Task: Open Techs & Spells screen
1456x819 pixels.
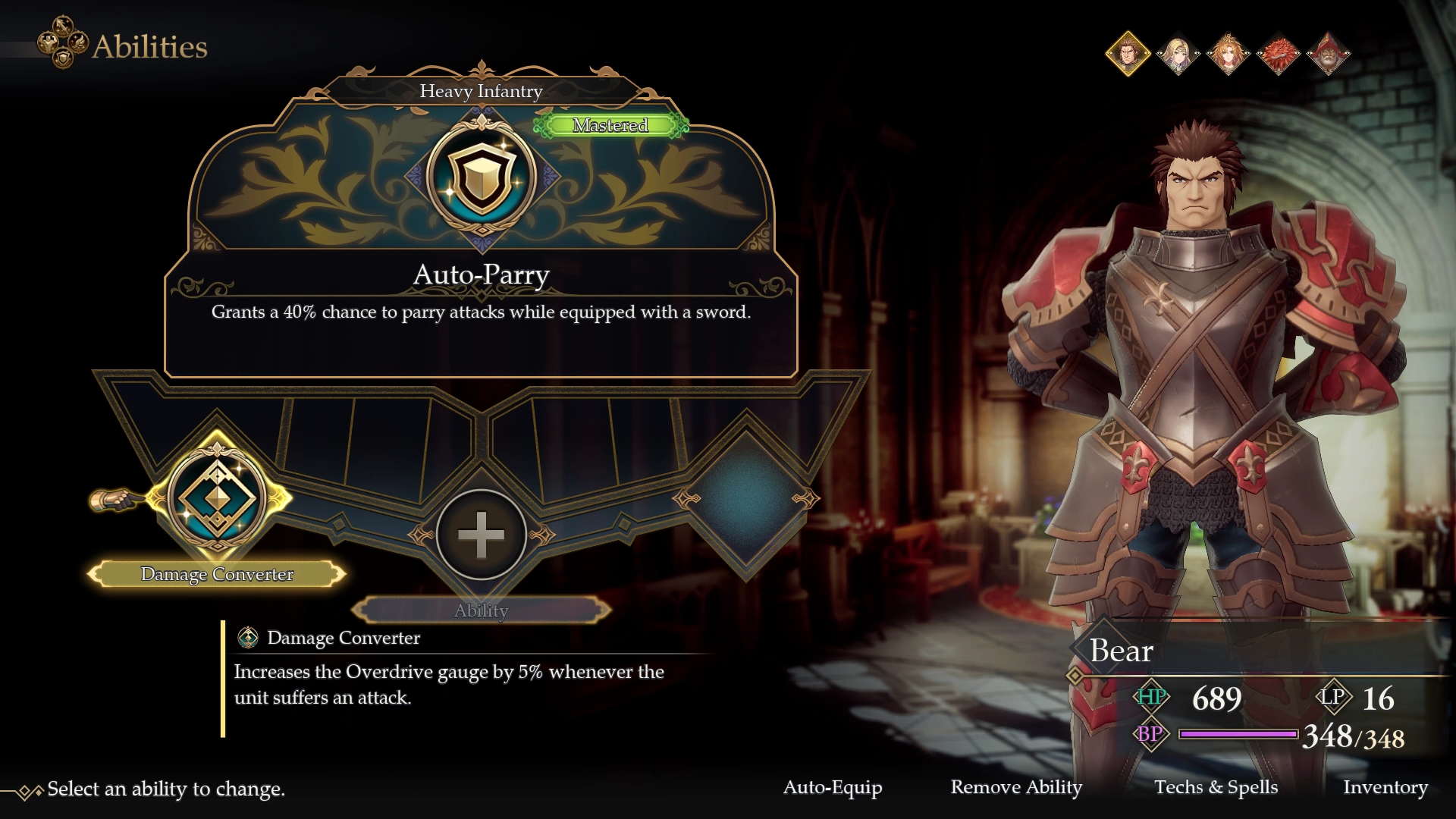Action: click(1216, 787)
